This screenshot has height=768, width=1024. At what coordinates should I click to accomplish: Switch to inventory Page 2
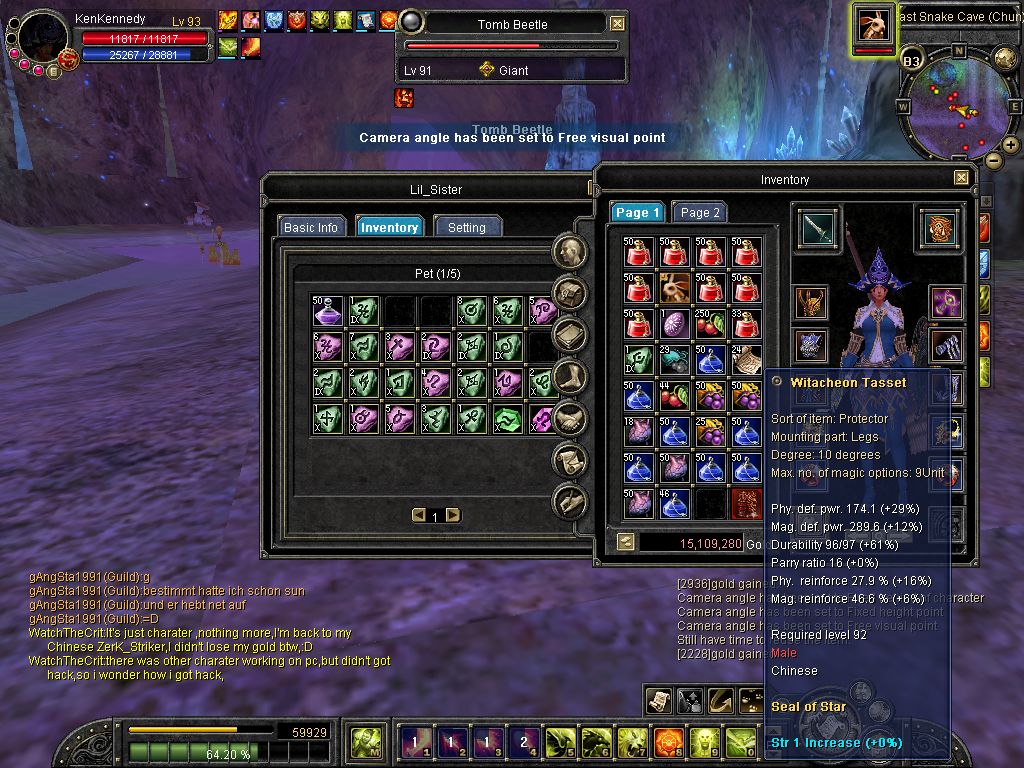pyautogui.click(x=700, y=212)
